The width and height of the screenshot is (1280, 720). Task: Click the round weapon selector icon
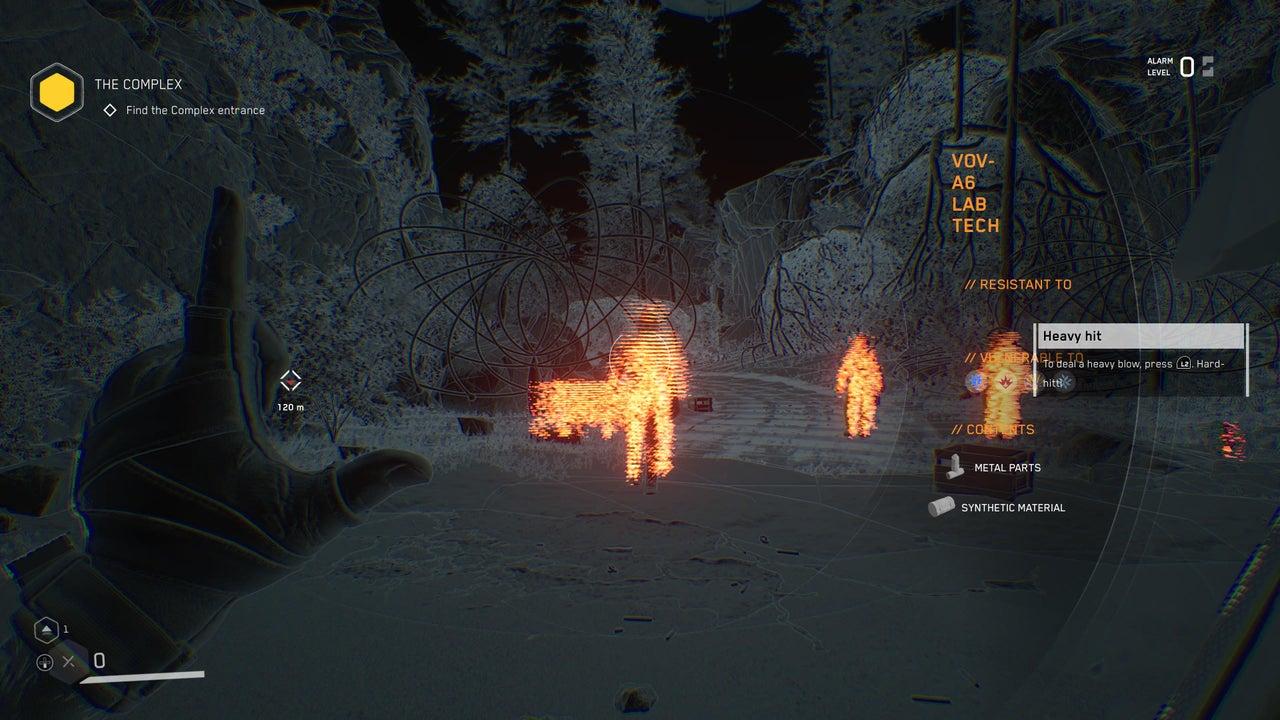coord(44,662)
